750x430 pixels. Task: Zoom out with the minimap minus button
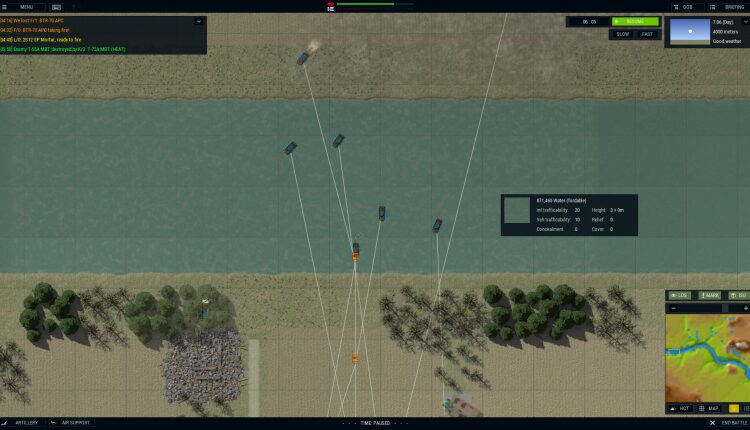tap(671, 308)
